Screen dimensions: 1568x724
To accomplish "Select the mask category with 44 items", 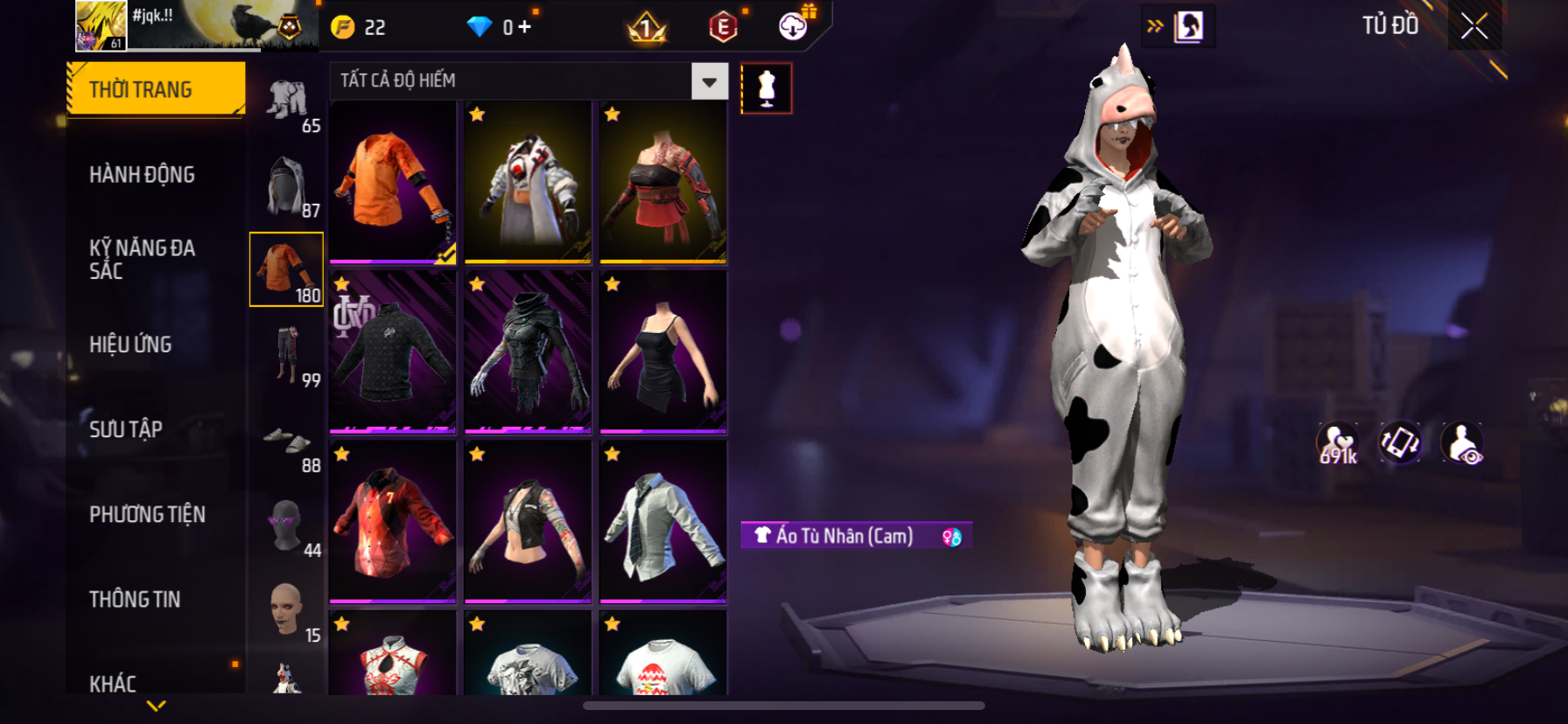I will 287,526.
